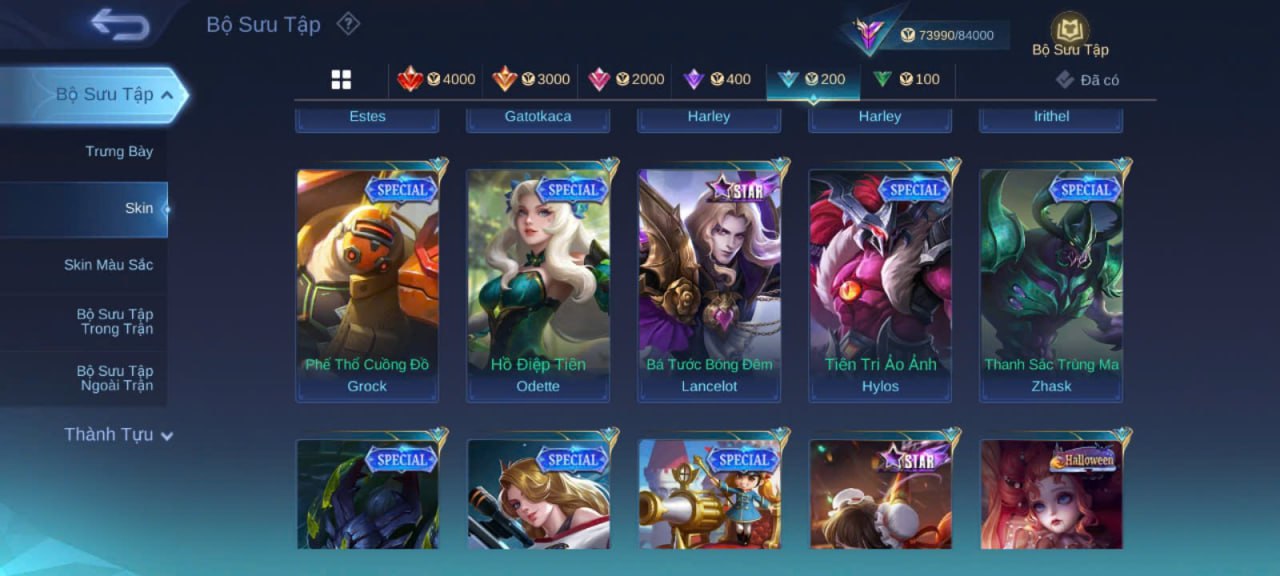Expand the Thành Tựu section
Viewport: 1280px width, 576px height.
(118, 435)
